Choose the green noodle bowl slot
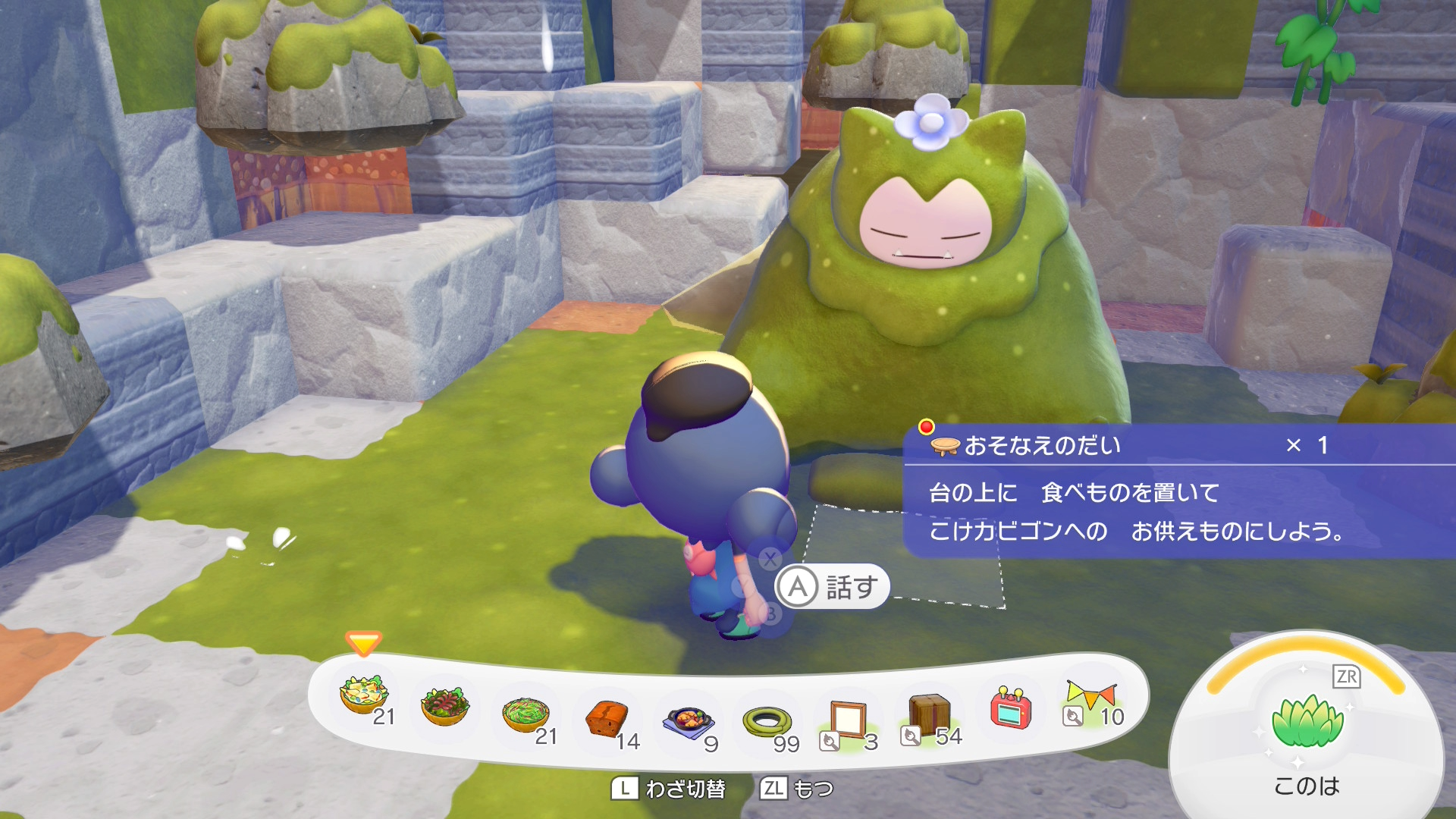This screenshot has height=819, width=1456. coord(526,714)
